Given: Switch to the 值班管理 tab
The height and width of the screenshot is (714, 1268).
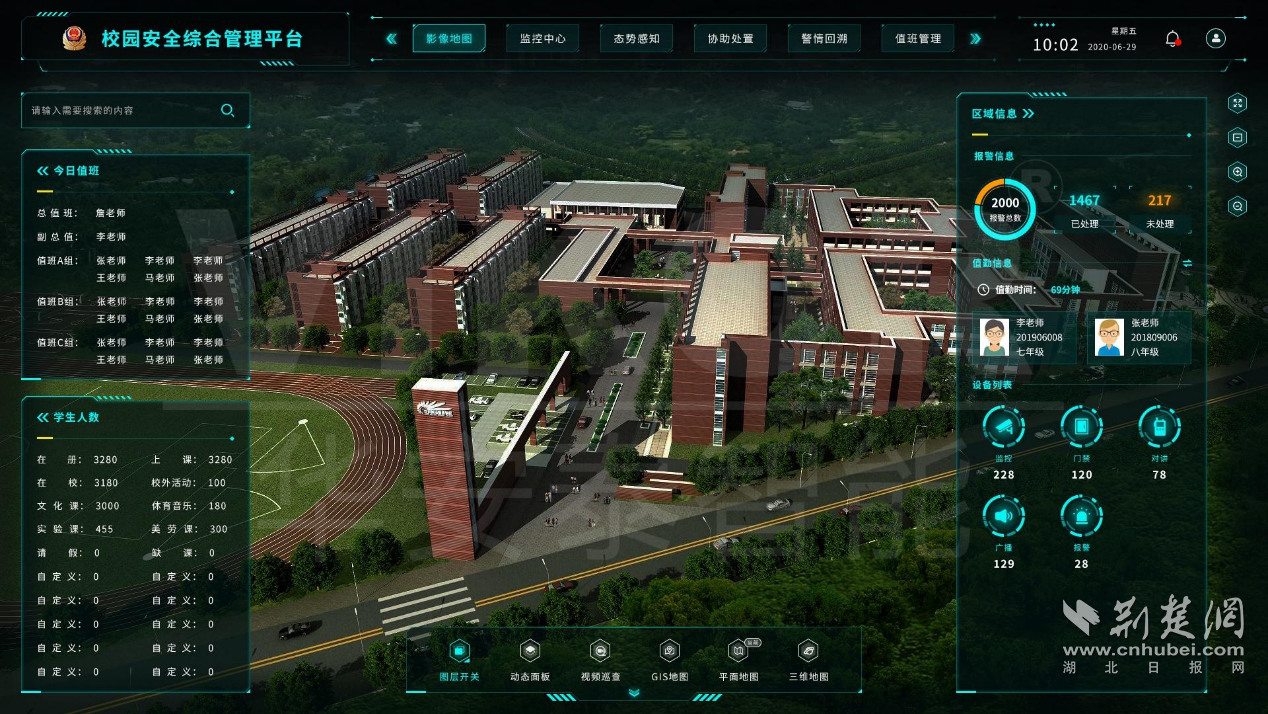Looking at the screenshot, I should pos(918,39).
